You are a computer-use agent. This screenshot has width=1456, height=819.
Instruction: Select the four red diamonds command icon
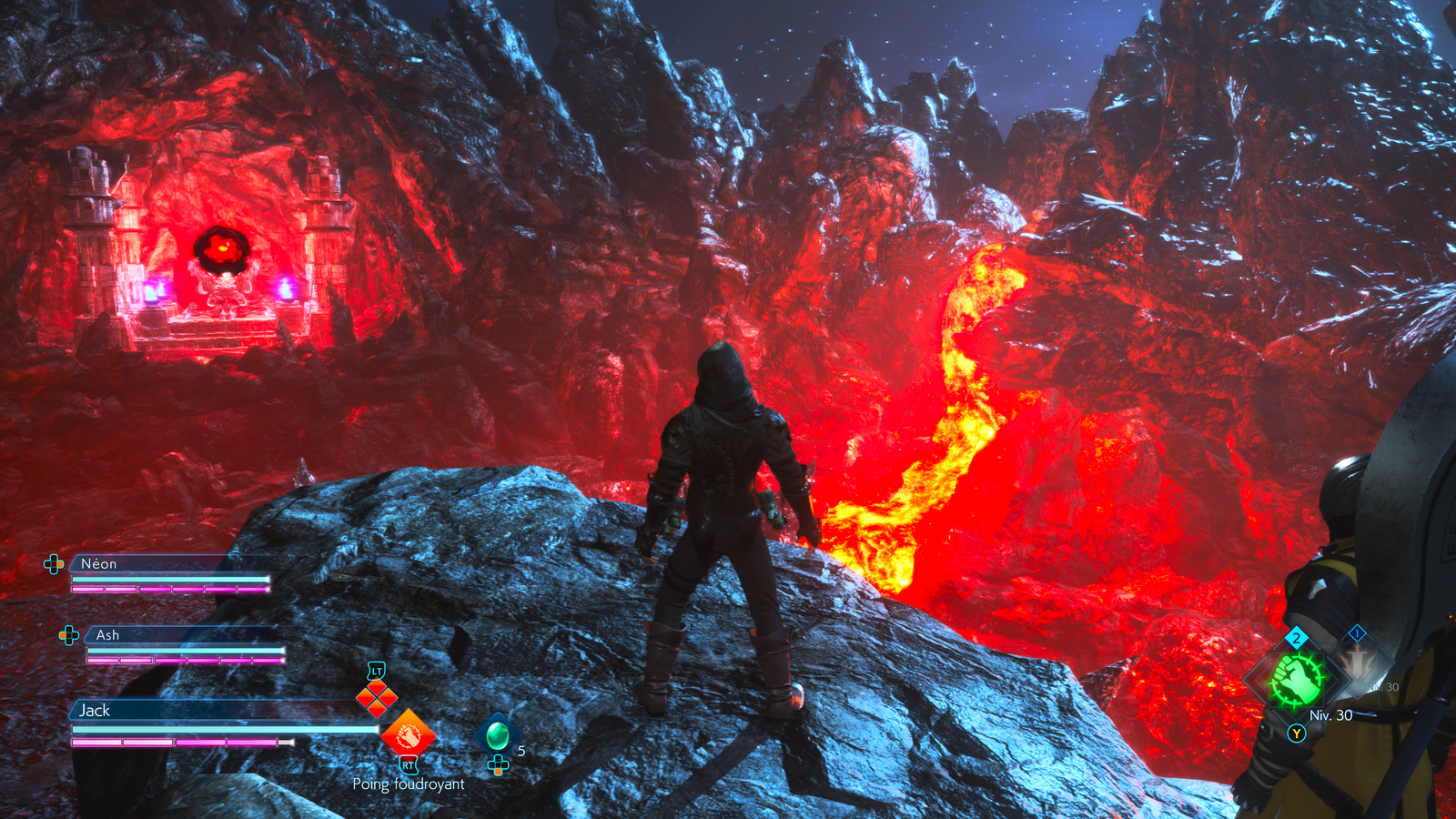(376, 699)
